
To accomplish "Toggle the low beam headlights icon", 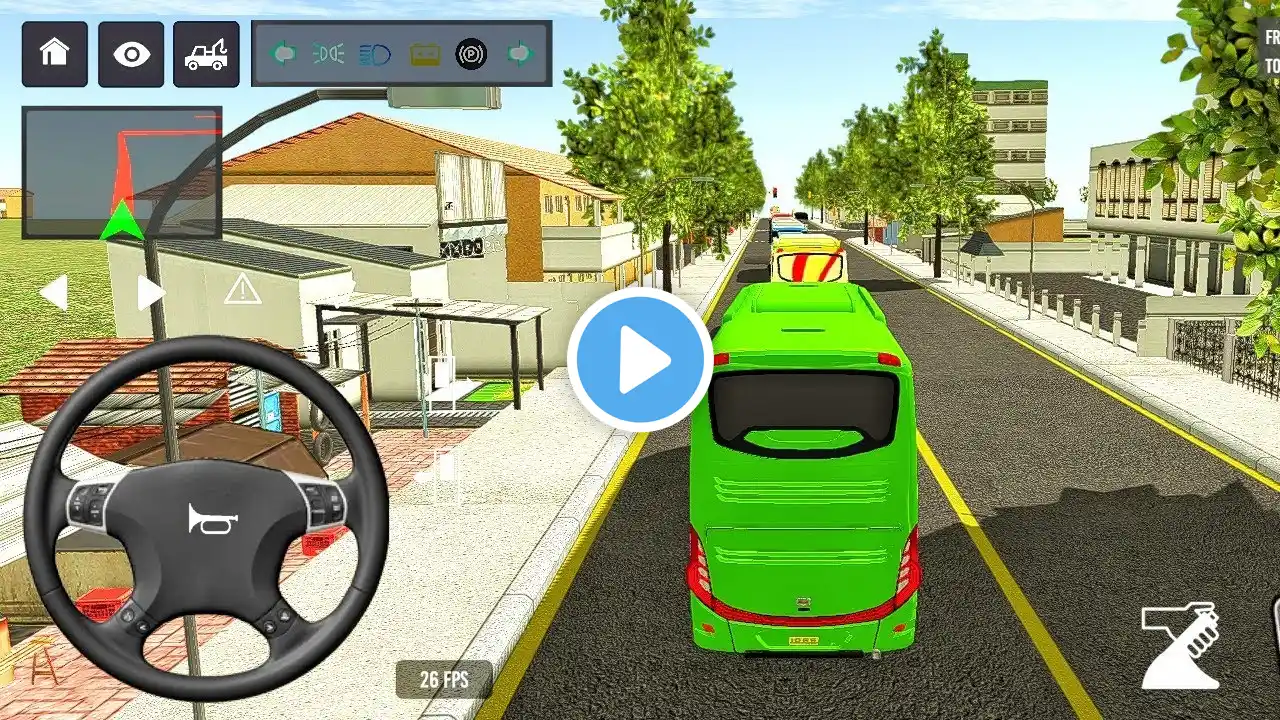I will (329, 54).
